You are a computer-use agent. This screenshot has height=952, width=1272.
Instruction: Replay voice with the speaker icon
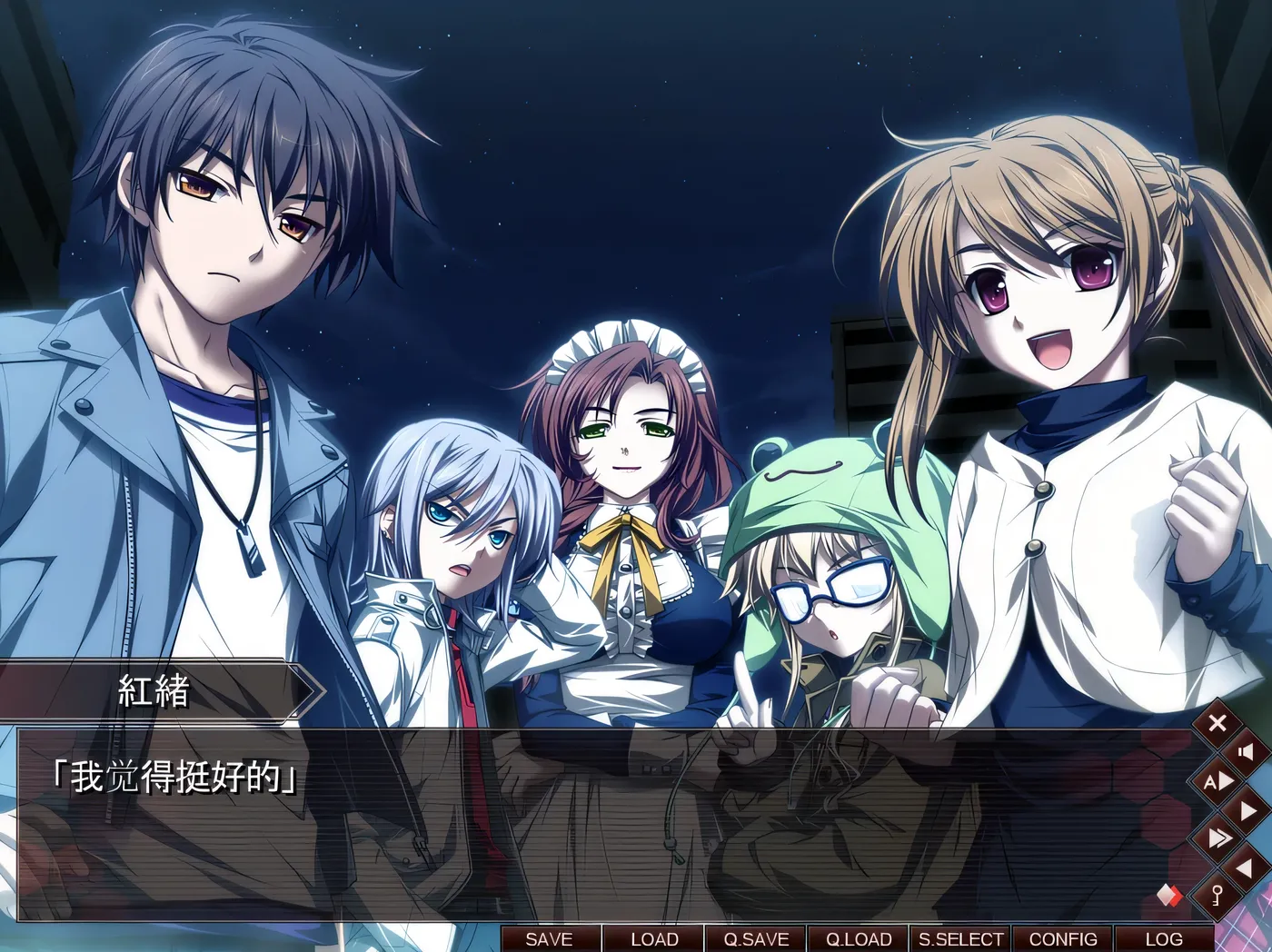1246,752
